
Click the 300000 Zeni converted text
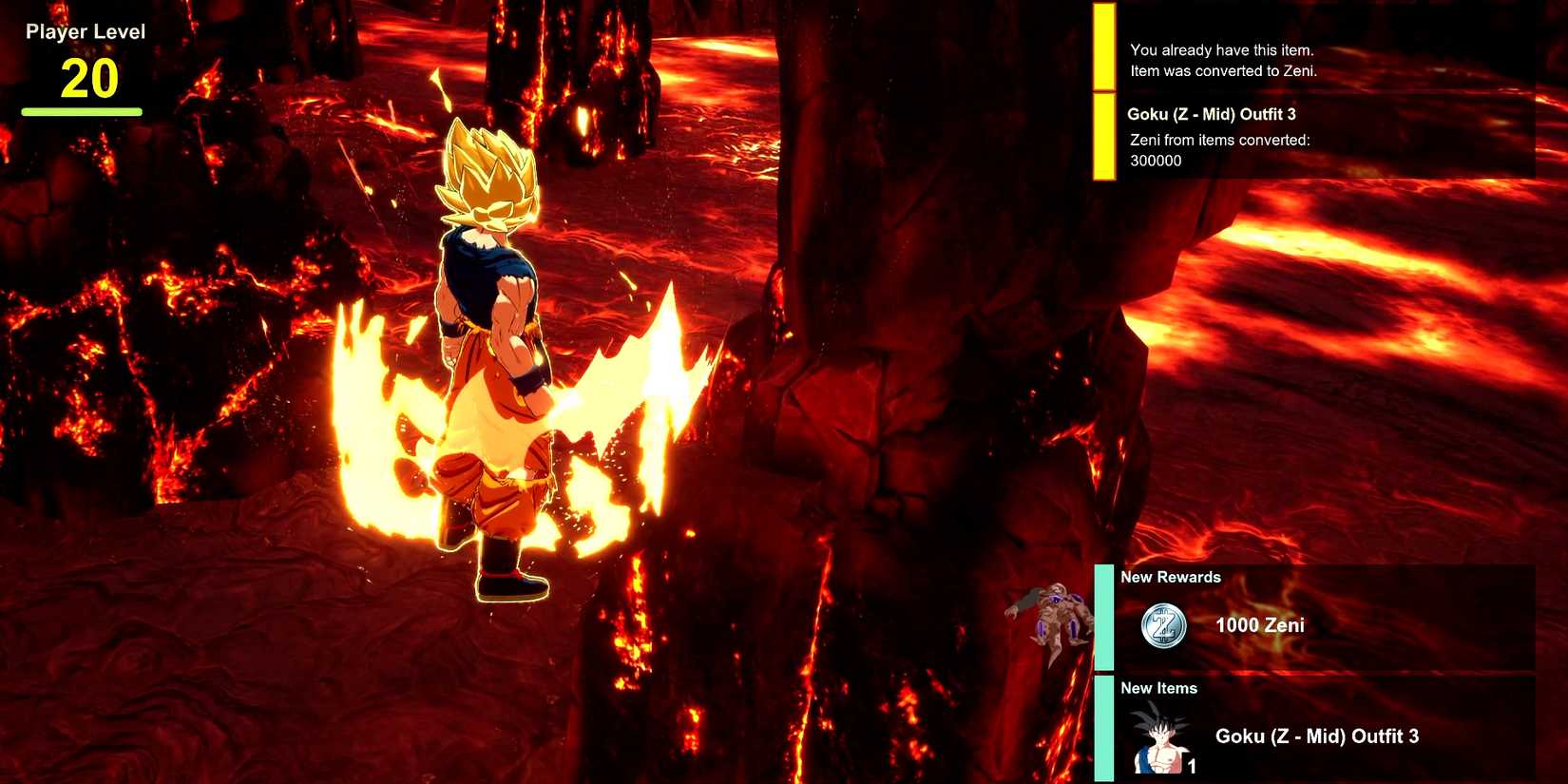[x=1154, y=161]
